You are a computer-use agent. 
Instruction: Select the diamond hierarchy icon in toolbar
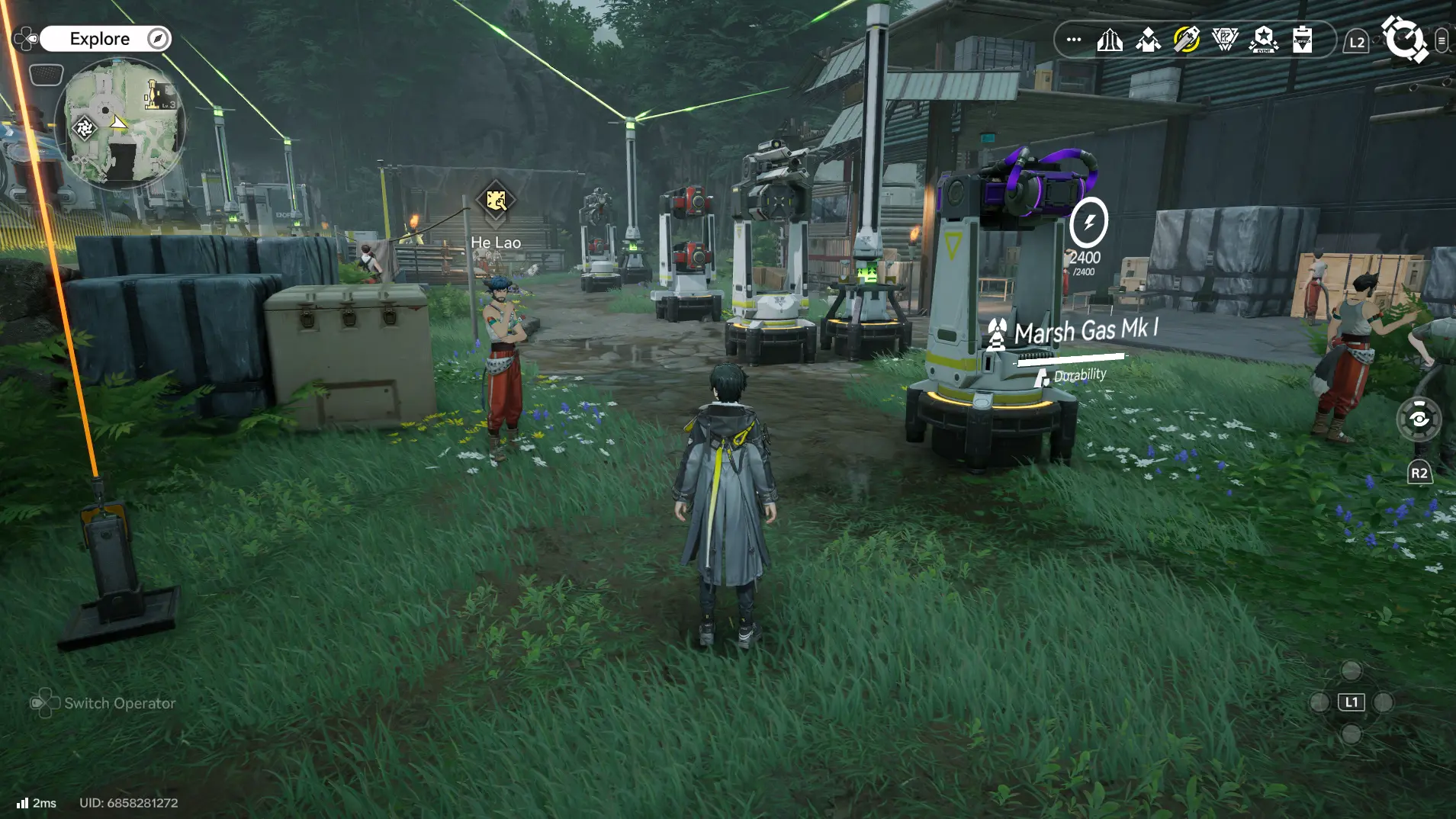(1148, 40)
